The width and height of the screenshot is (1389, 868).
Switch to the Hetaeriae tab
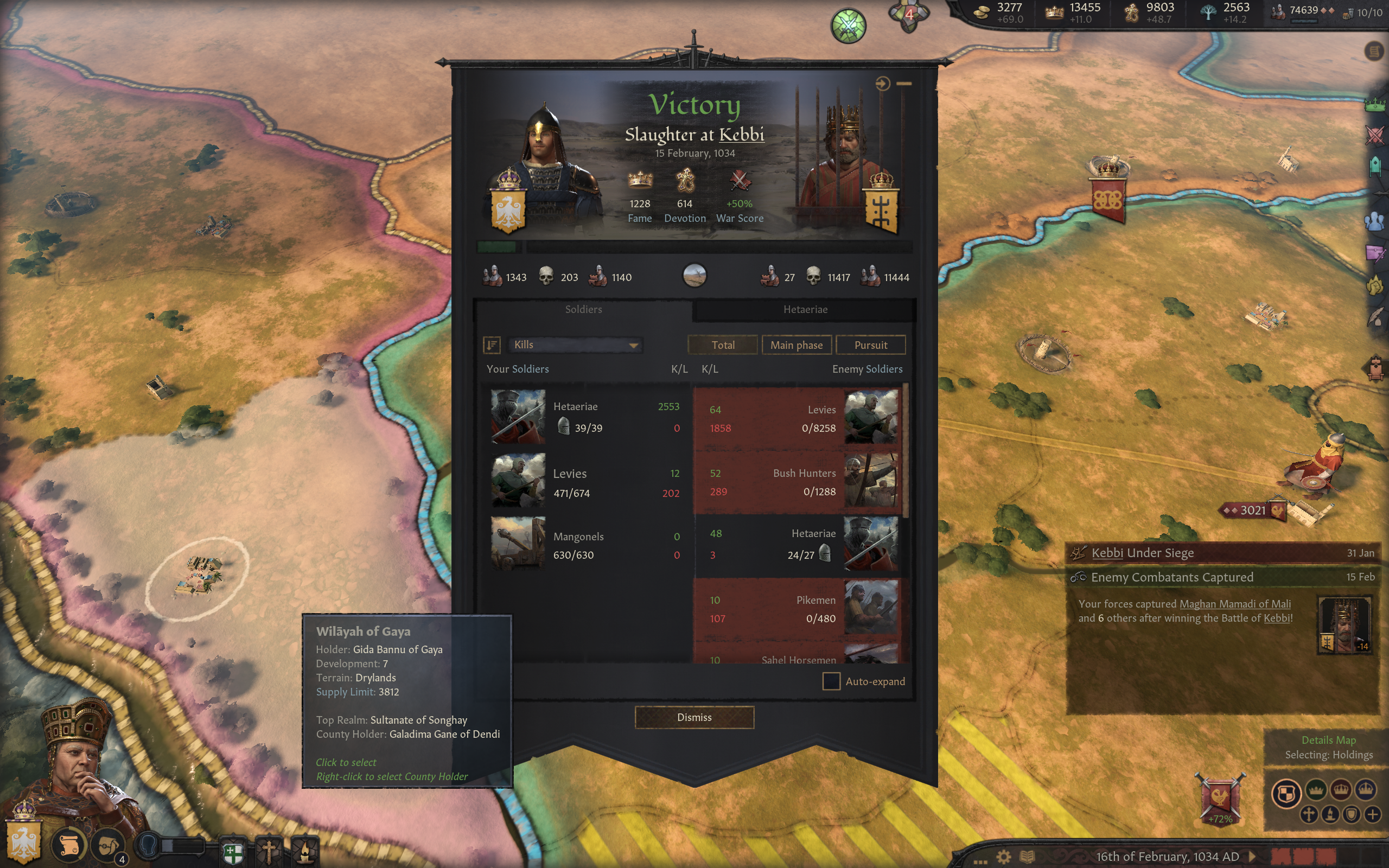pos(805,309)
